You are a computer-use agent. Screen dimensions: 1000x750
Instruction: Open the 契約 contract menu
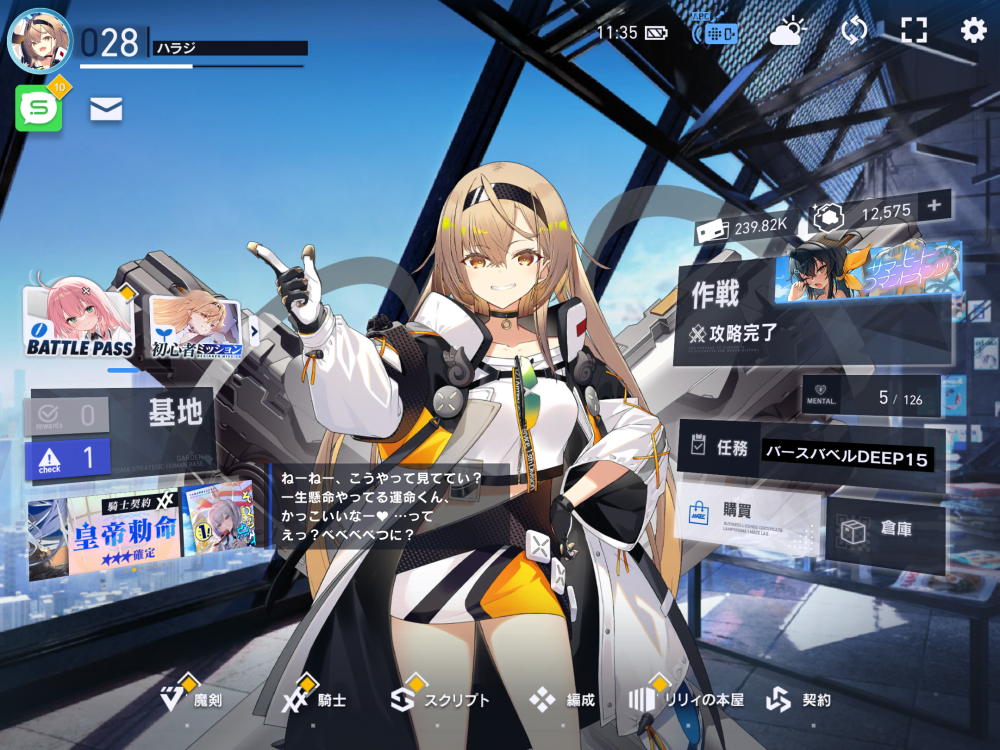pyautogui.click(x=799, y=700)
